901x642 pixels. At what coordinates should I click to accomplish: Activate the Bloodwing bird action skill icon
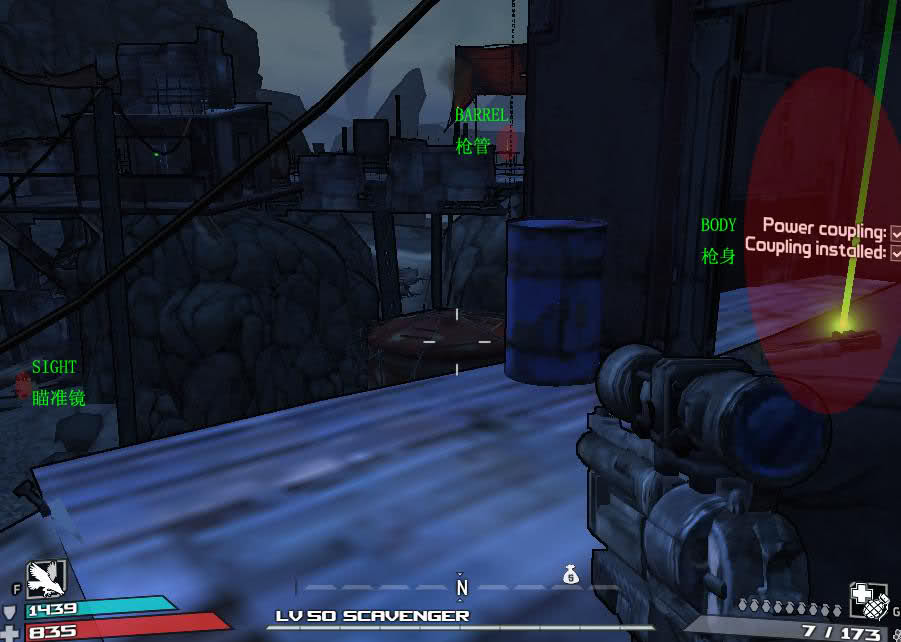click(x=46, y=578)
